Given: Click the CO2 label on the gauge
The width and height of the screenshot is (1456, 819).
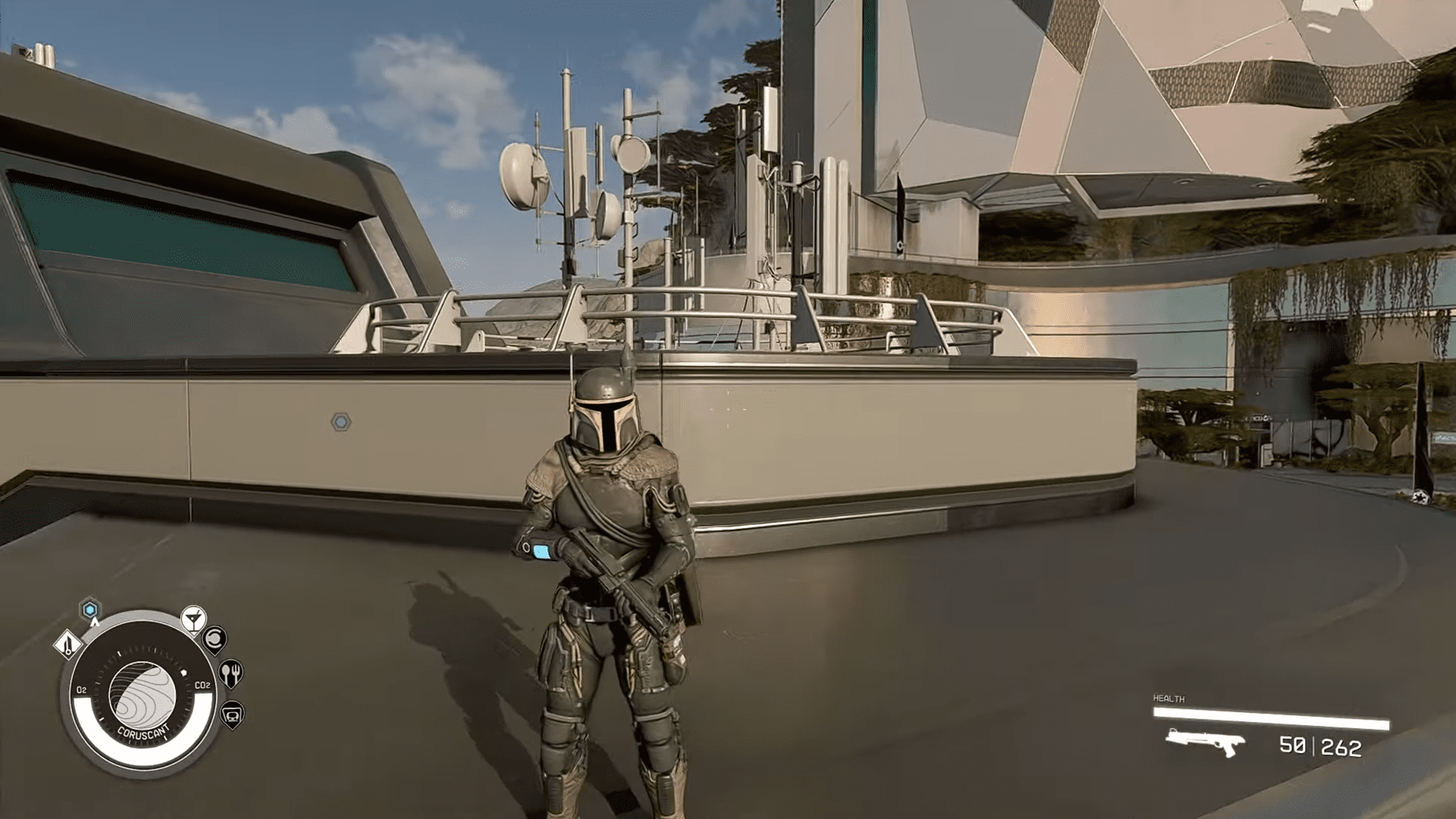Looking at the screenshot, I should pos(202,686).
